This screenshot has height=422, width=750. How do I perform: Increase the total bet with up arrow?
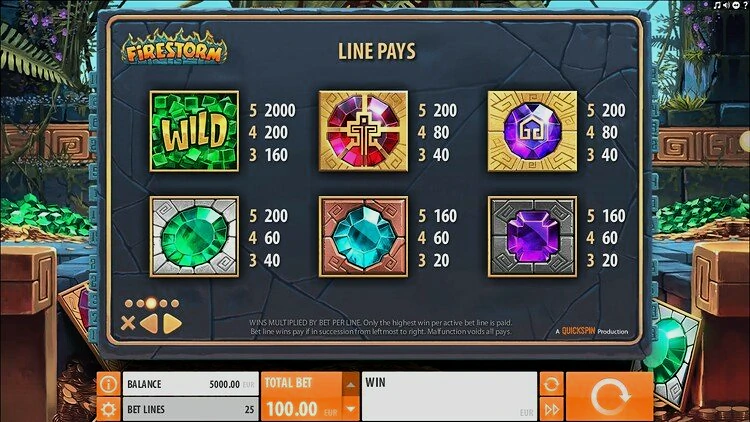(x=349, y=384)
